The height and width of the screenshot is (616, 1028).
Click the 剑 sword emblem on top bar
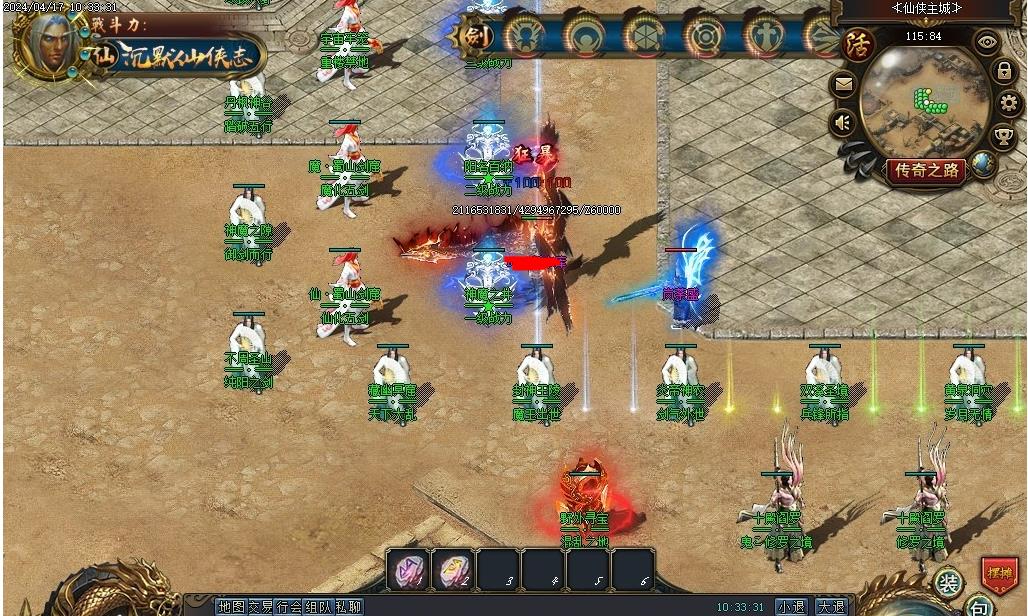tap(475, 37)
